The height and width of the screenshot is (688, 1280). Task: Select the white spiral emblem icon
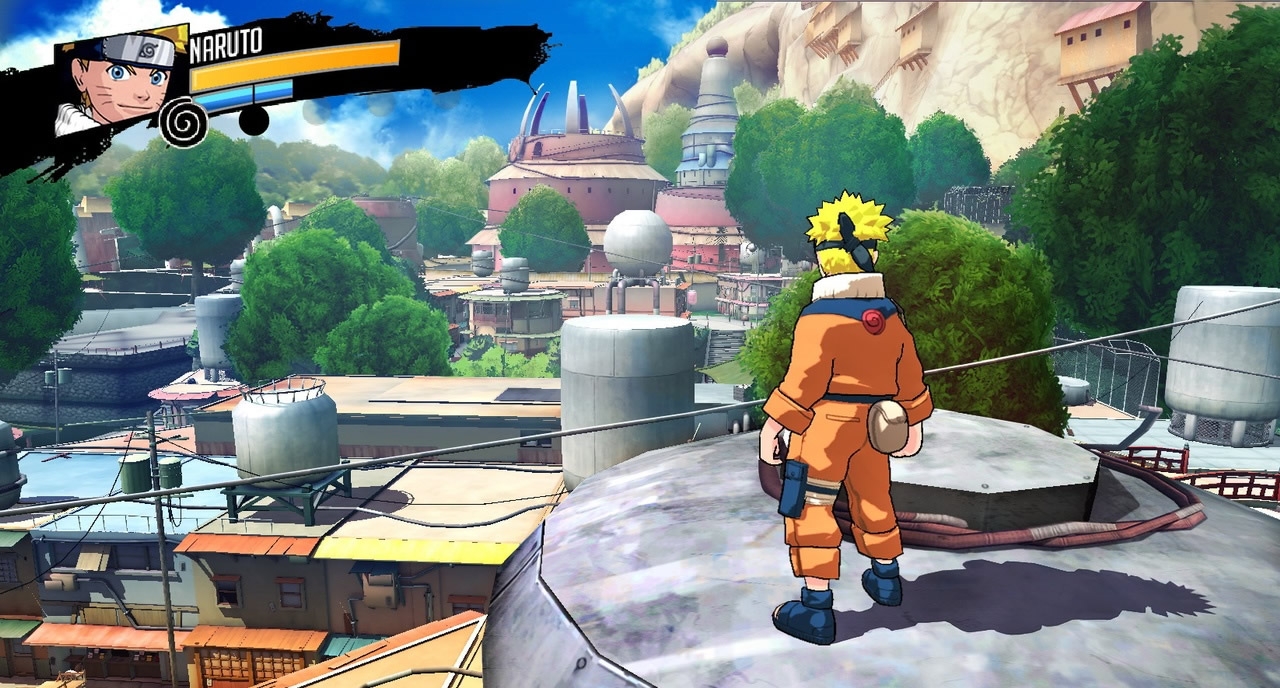click(x=184, y=123)
